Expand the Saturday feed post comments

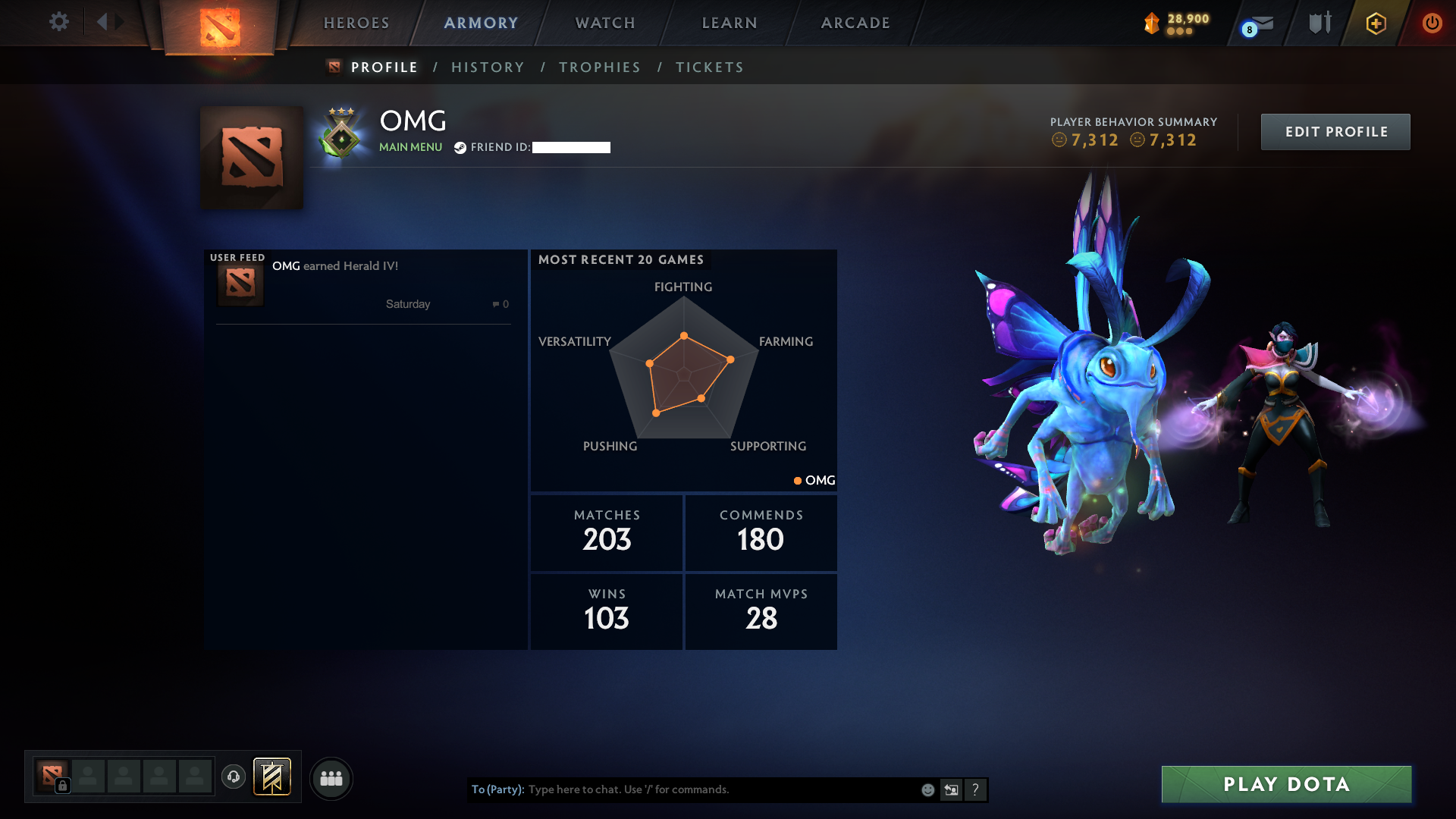click(500, 303)
